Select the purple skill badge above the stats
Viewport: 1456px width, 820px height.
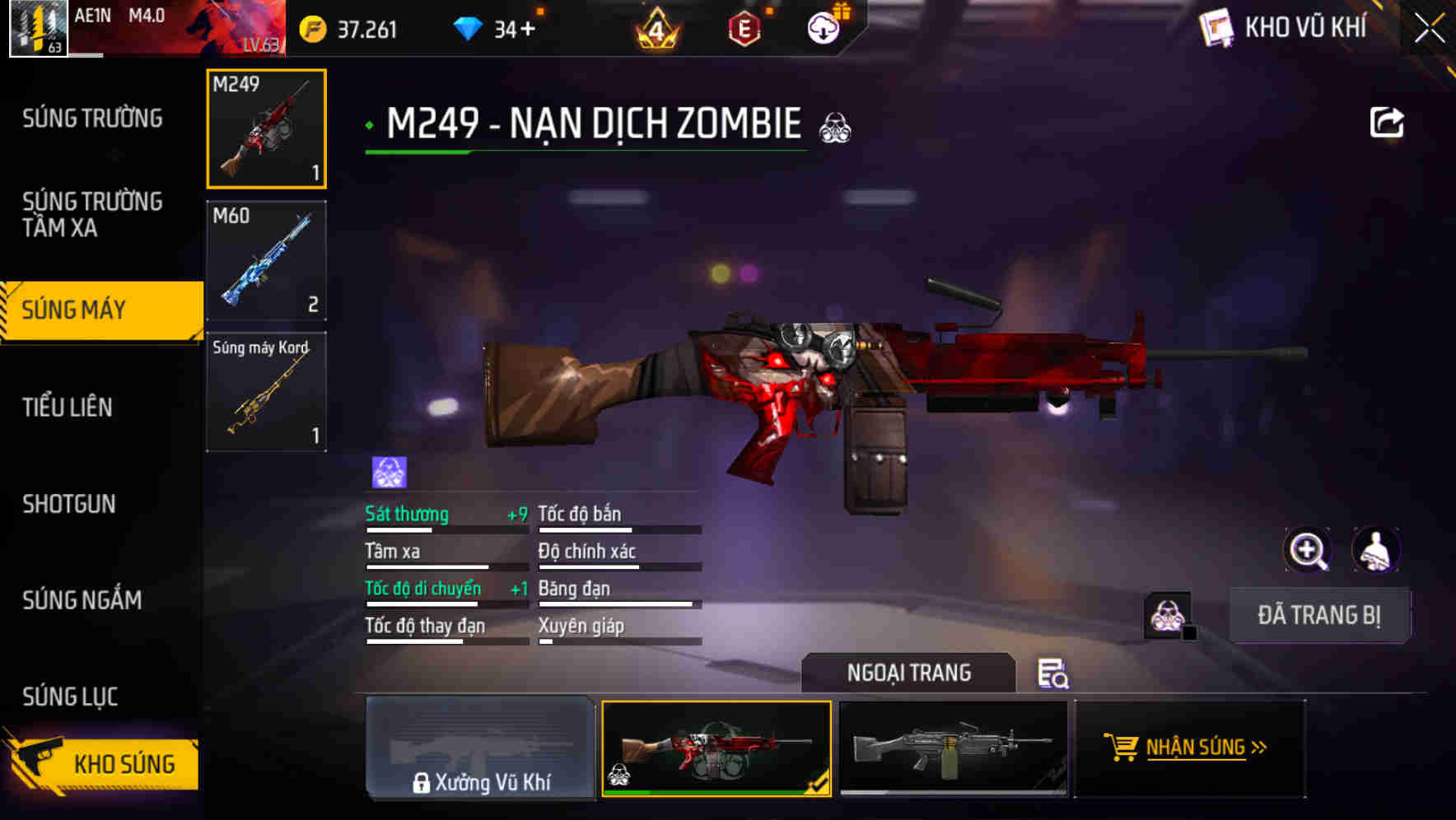click(386, 470)
